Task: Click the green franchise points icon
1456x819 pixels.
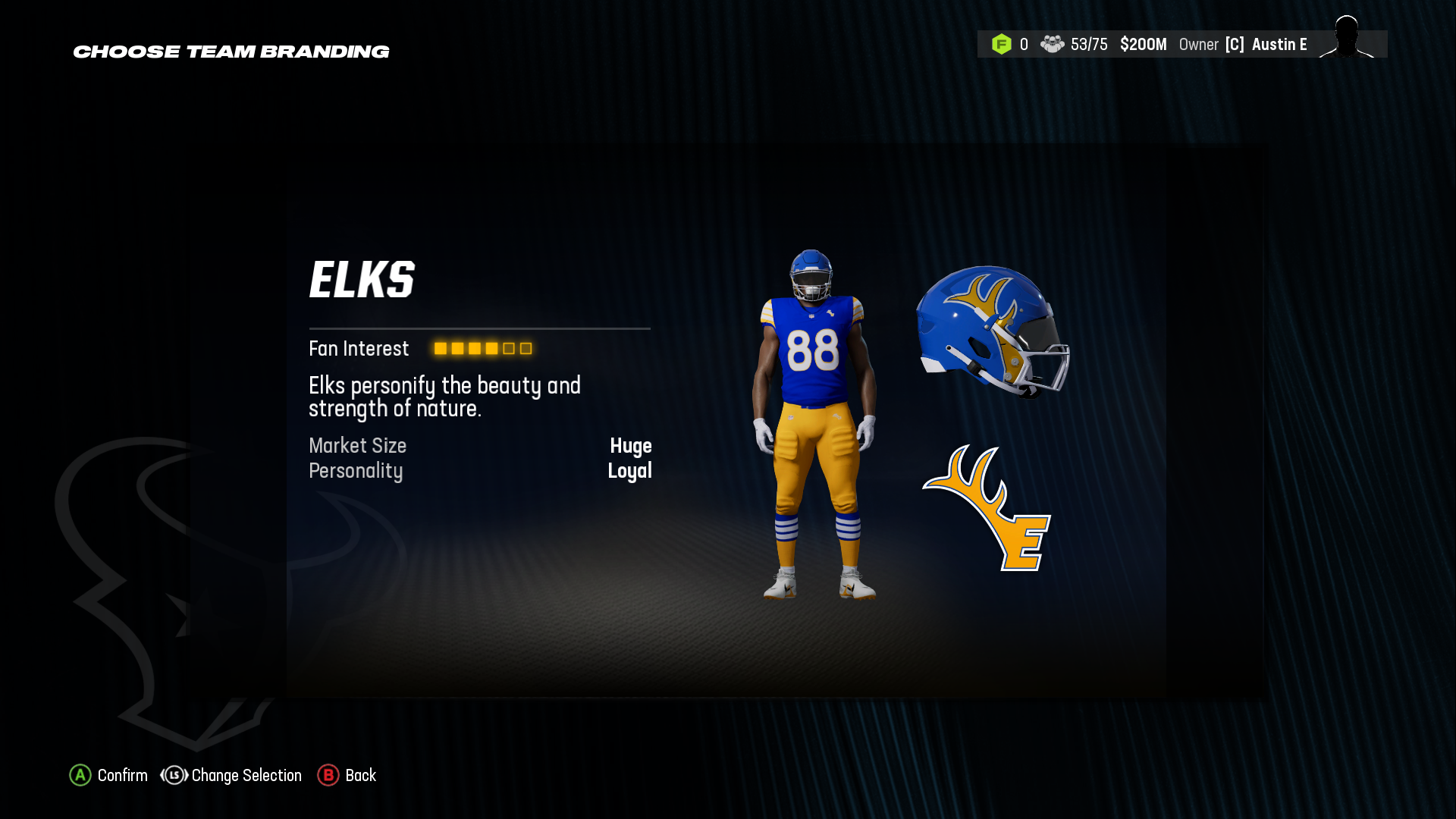Action: [1003, 44]
